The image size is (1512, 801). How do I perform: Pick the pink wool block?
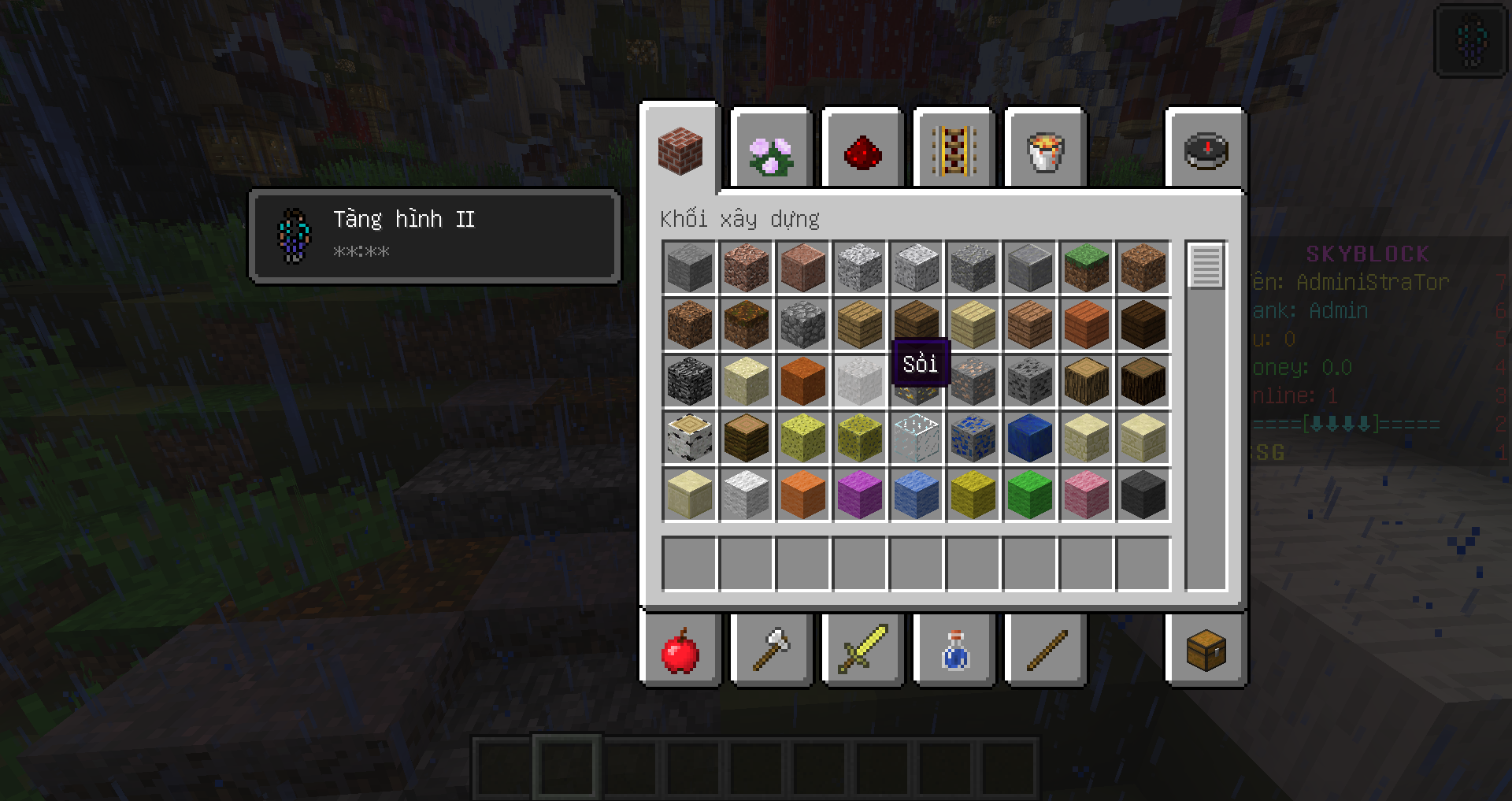[x=1086, y=495]
